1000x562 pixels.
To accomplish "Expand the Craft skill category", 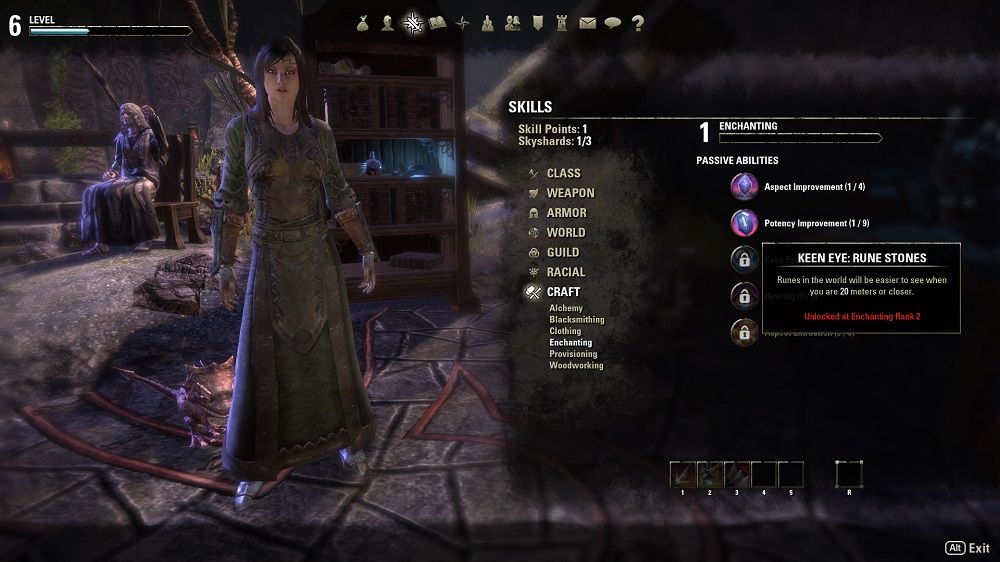I will (563, 292).
